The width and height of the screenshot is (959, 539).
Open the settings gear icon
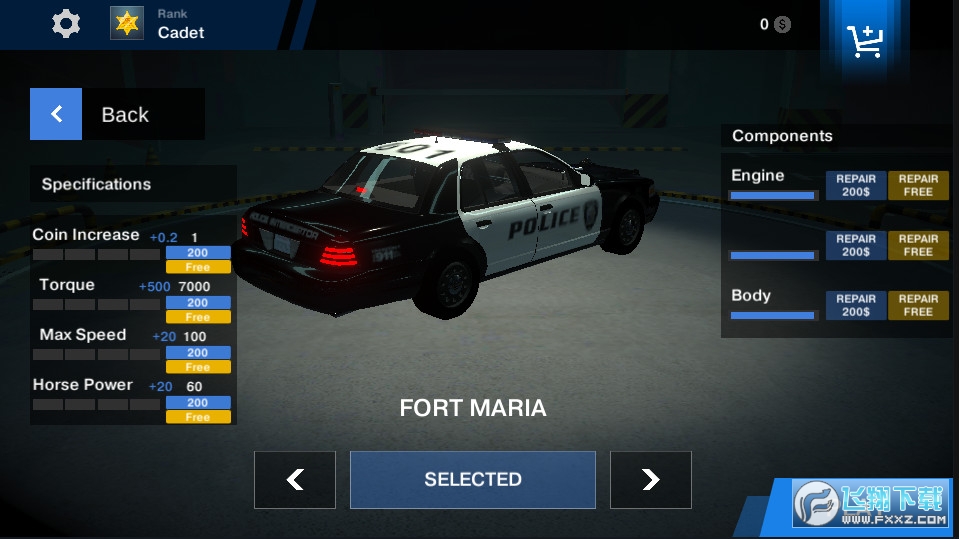click(66, 24)
